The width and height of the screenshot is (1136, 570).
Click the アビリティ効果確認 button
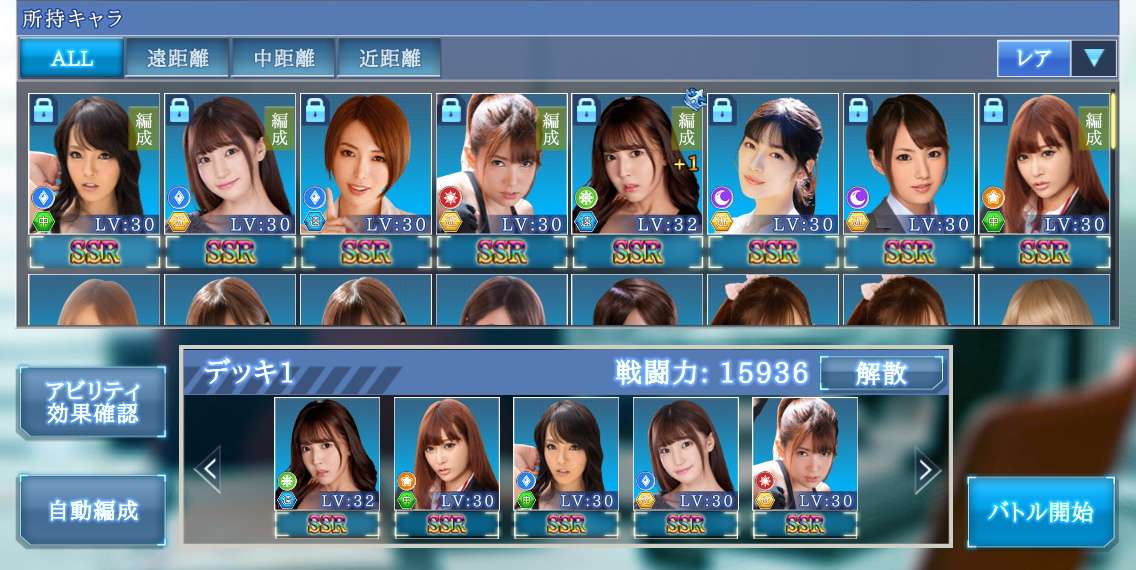coord(93,401)
